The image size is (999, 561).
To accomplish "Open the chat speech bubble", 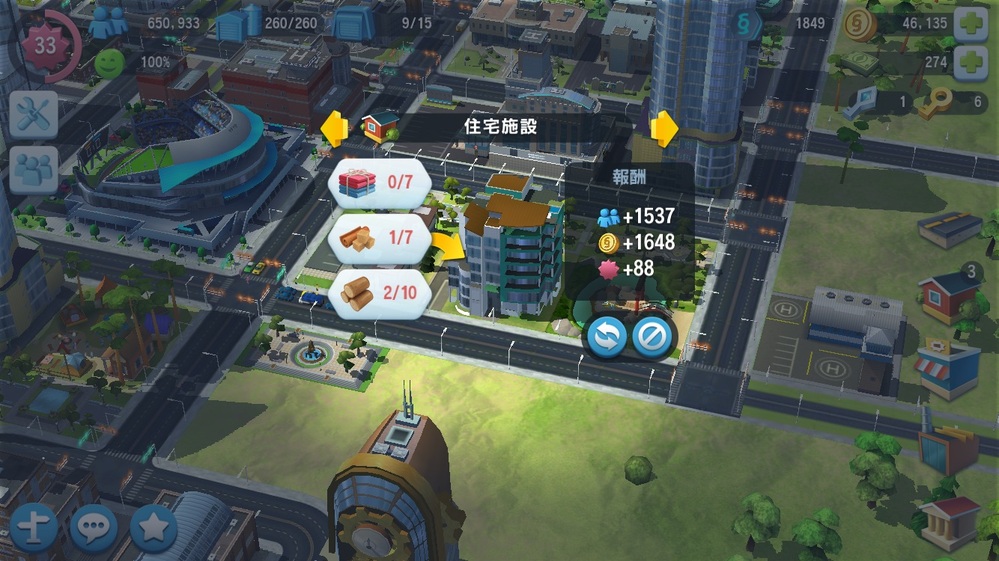I will pyautogui.click(x=93, y=527).
